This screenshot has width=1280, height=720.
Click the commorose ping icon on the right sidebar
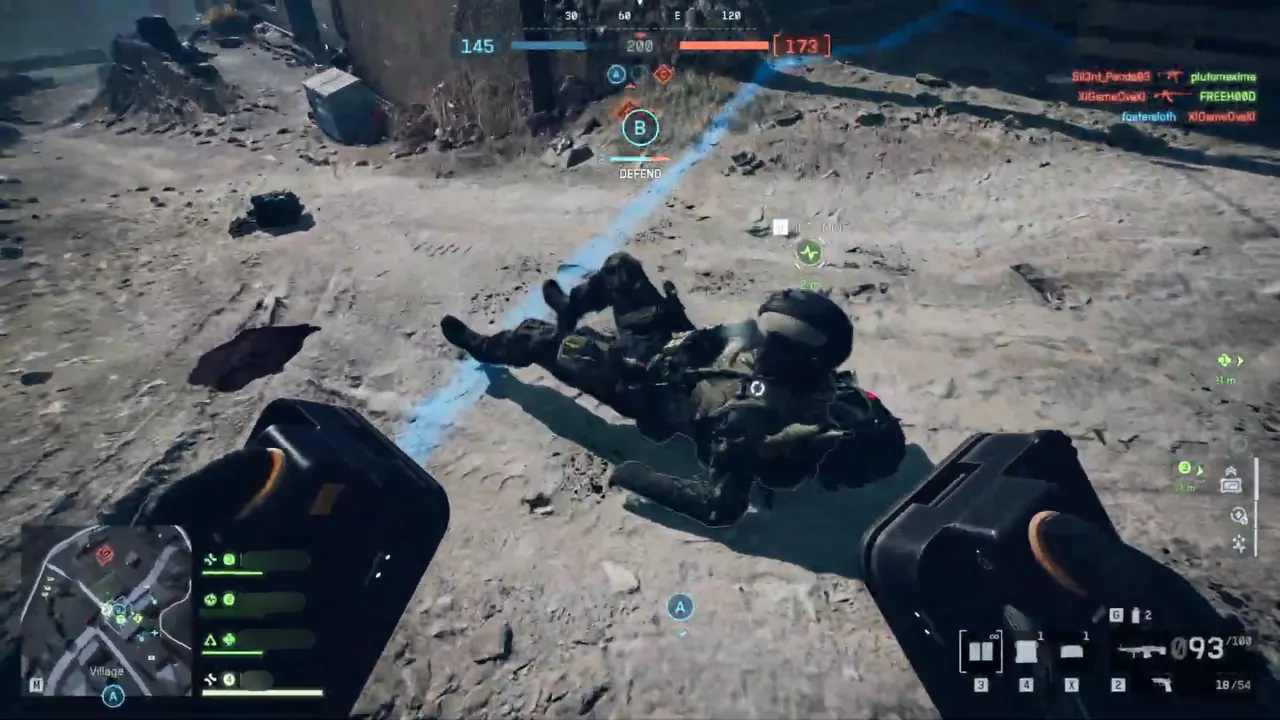click(1238, 516)
